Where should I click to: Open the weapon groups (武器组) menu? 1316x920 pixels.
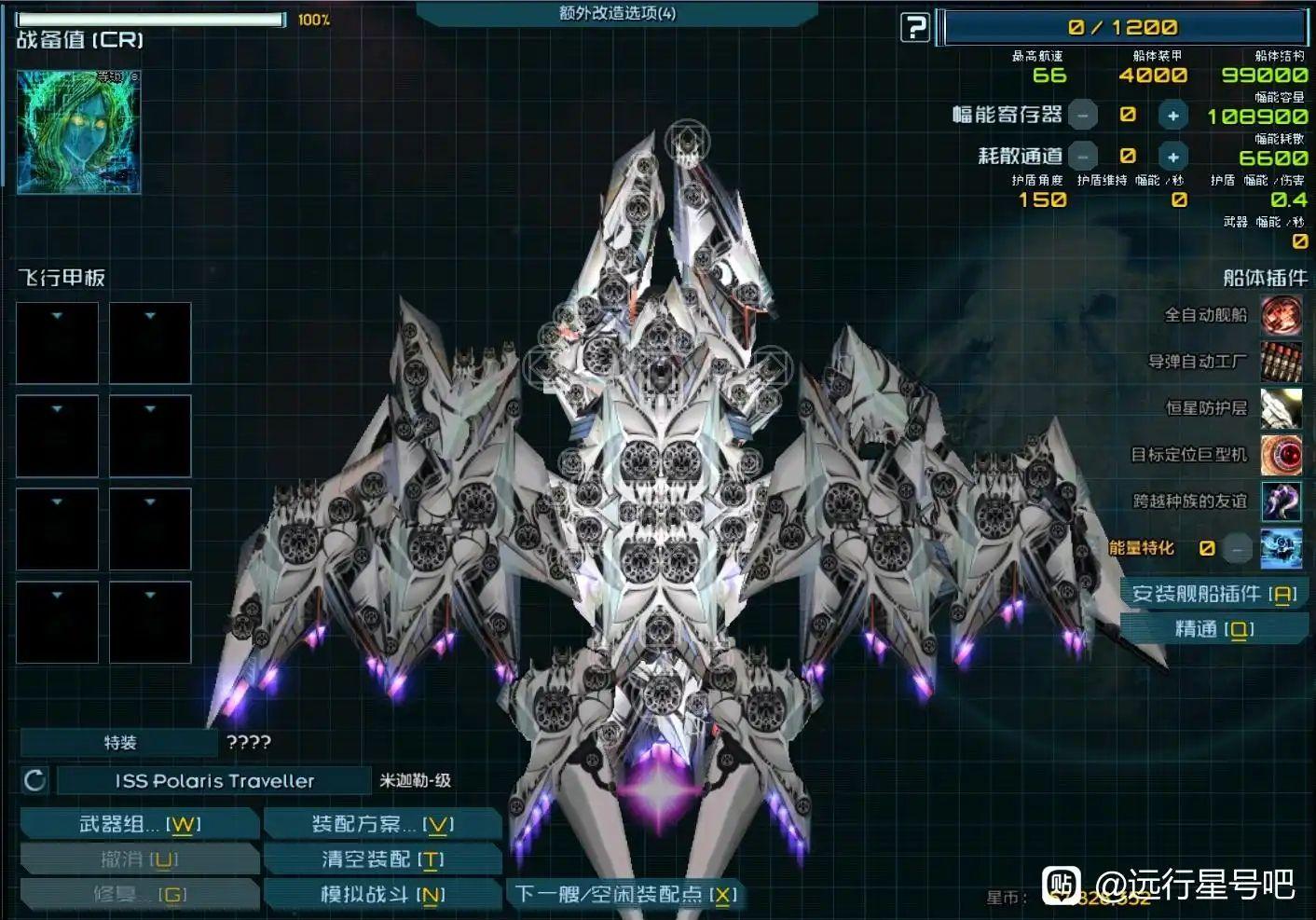pyautogui.click(x=140, y=824)
